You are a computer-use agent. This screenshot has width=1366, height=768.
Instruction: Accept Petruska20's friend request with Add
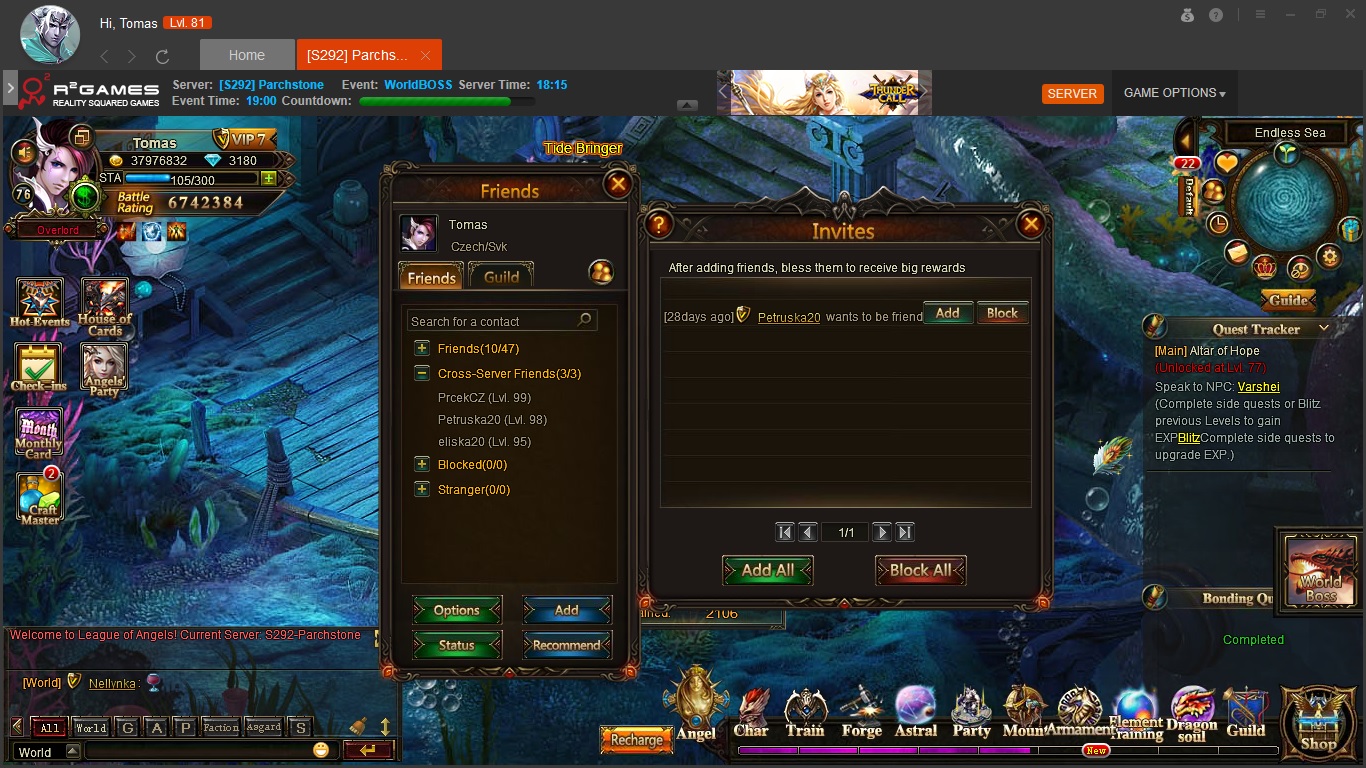947,313
